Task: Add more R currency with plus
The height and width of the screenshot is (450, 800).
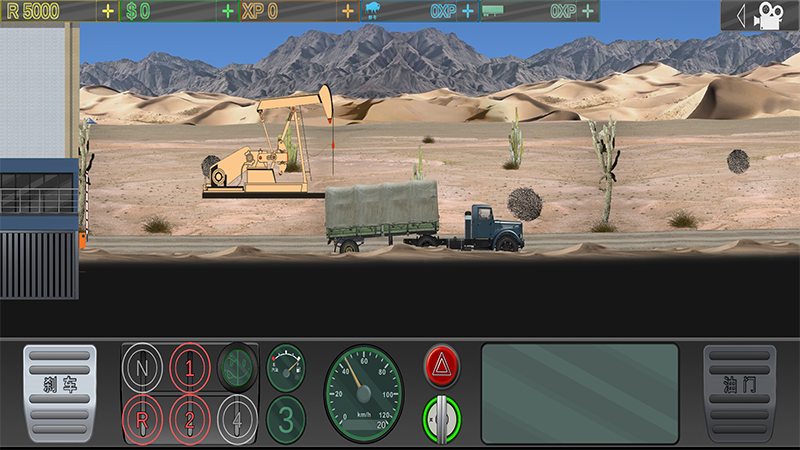Action: coord(108,11)
